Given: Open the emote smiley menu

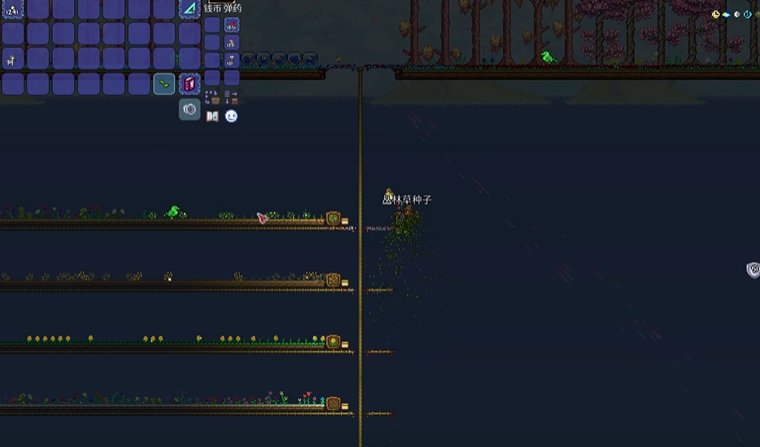Looking at the screenshot, I should [x=231, y=116].
